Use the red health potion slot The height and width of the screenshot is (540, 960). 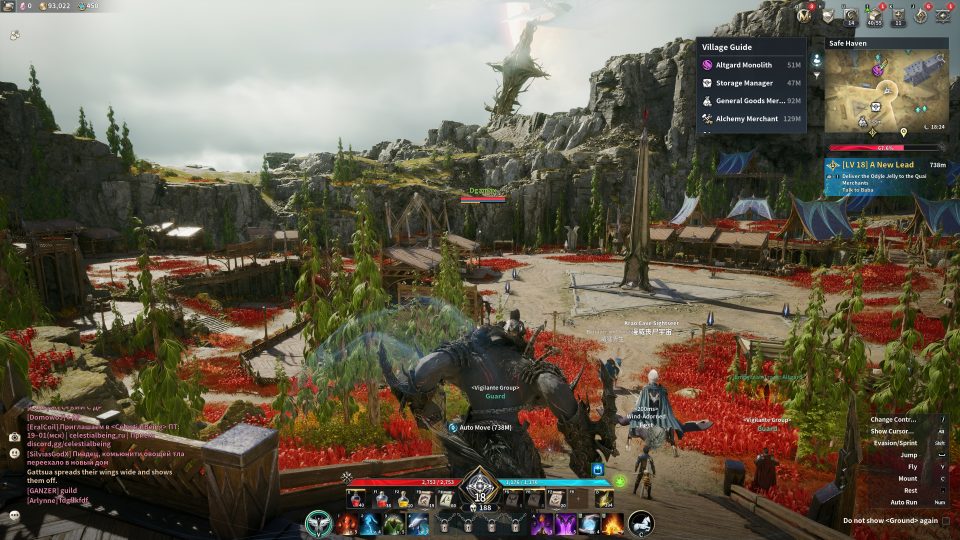(x=355, y=498)
